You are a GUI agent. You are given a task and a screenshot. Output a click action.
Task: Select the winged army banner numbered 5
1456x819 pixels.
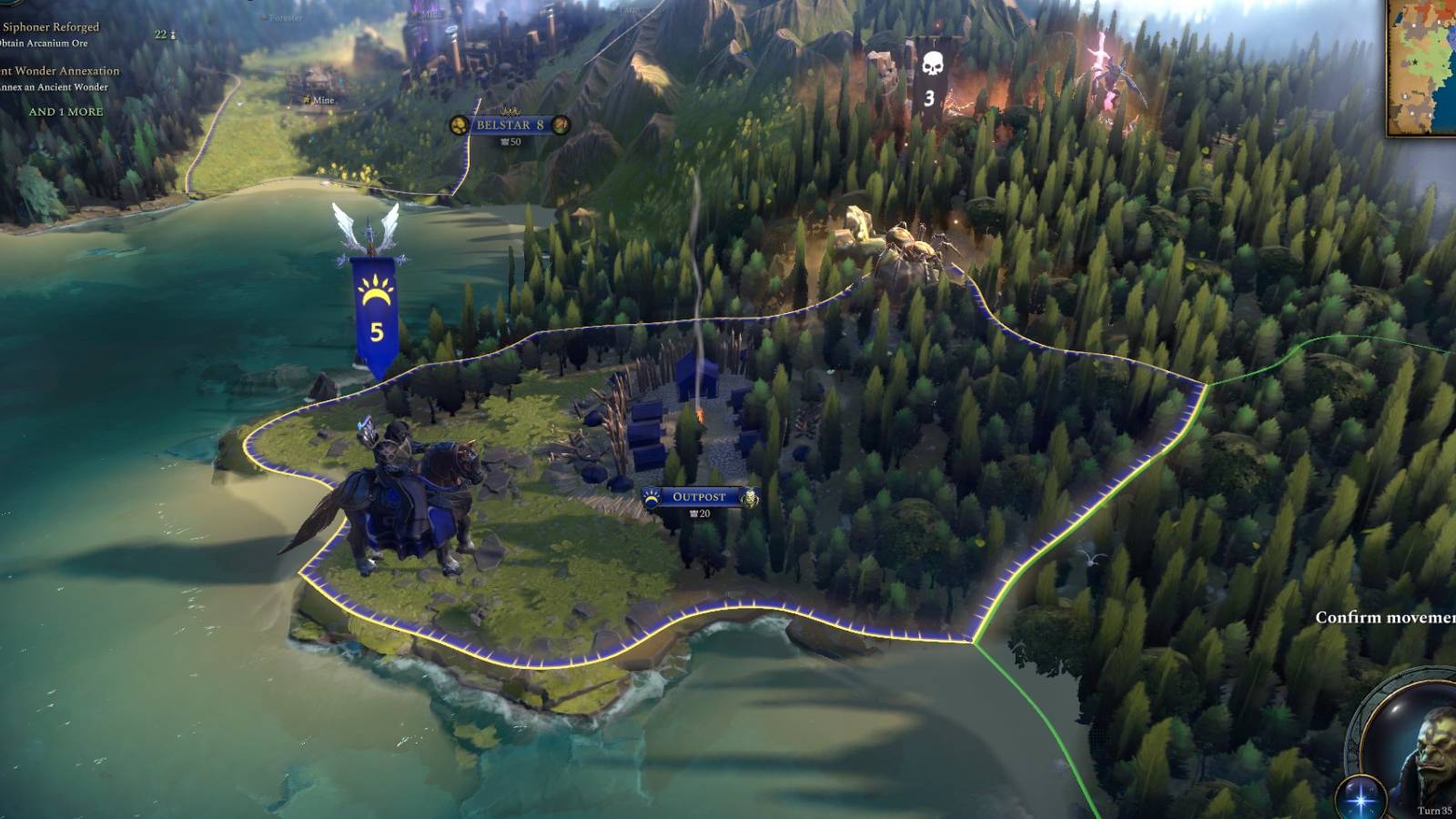[373, 300]
